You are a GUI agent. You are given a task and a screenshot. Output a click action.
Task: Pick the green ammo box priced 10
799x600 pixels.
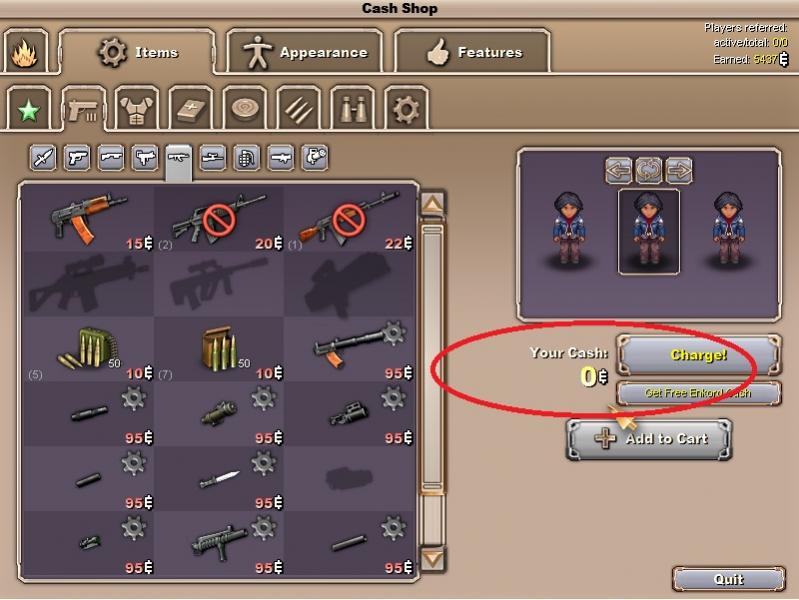[x=88, y=348]
